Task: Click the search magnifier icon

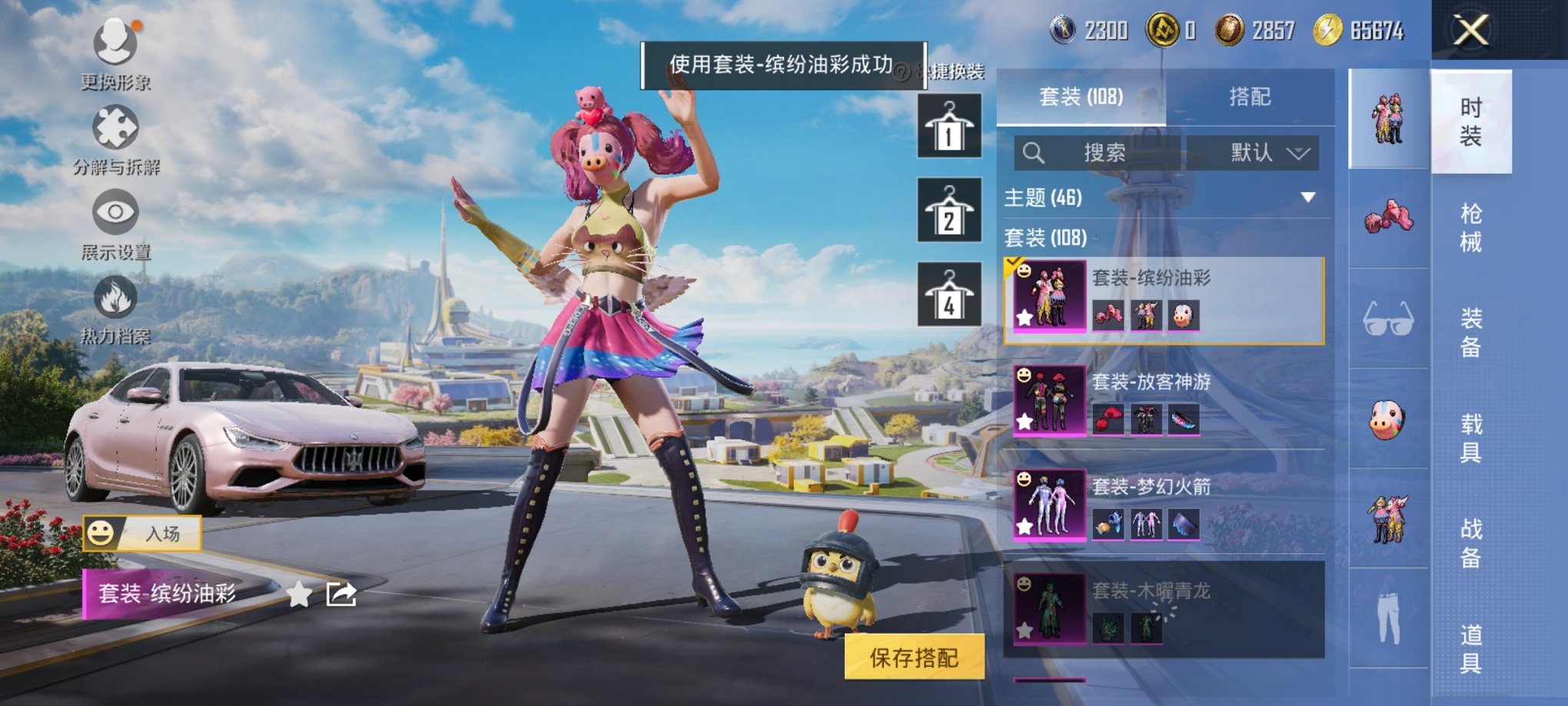Action: coord(1034,152)
